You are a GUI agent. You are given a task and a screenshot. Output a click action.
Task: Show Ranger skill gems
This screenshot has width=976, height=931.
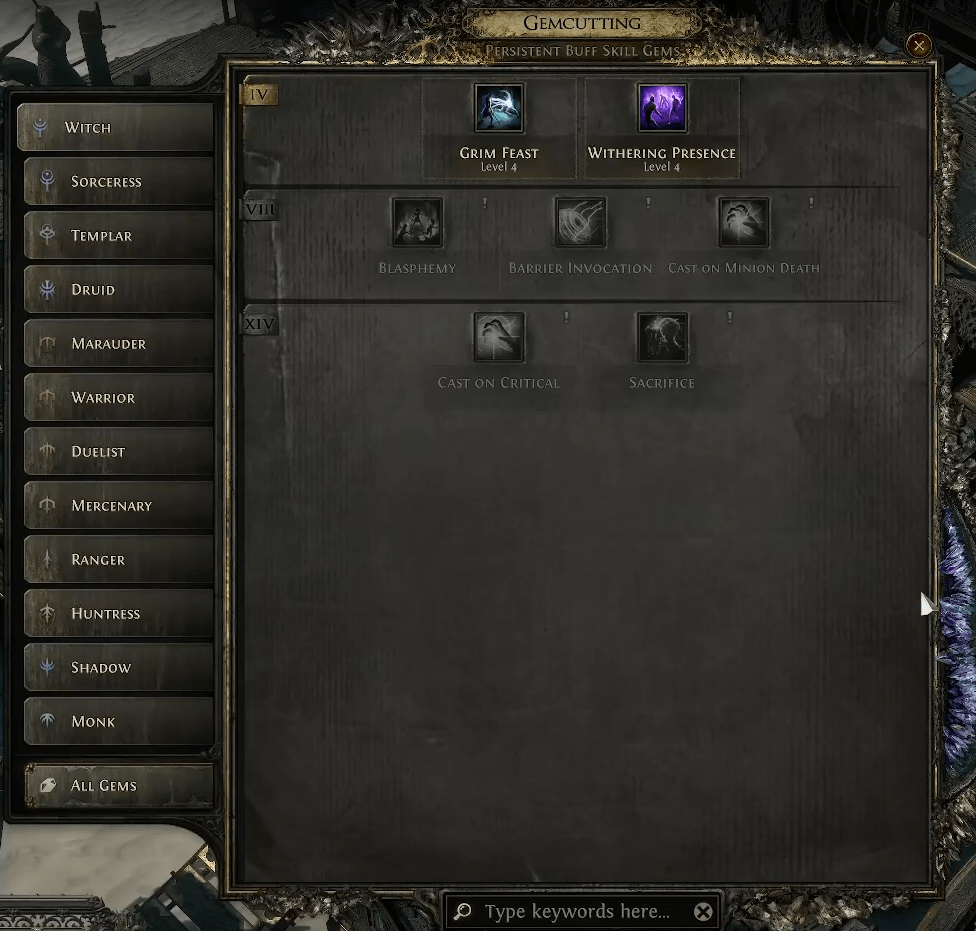tap(118, 560)
